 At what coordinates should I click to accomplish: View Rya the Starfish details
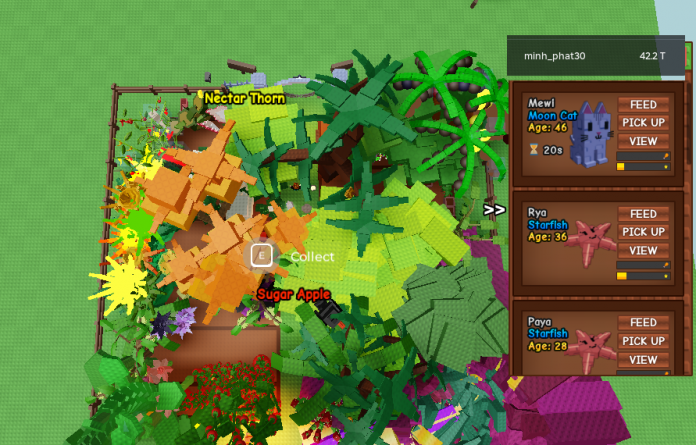point(643,250)
